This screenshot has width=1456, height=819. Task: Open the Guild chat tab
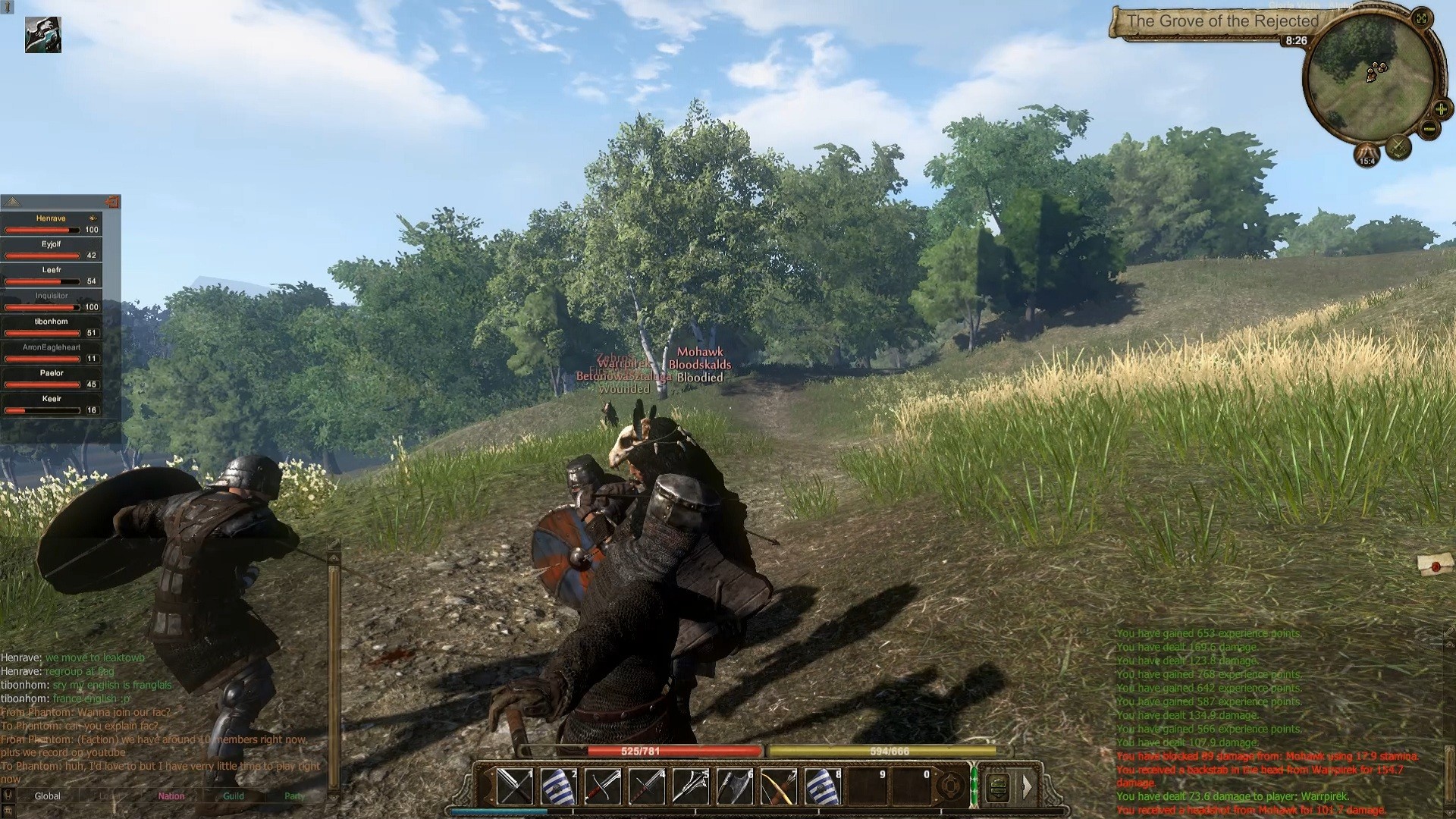point(234,796)
